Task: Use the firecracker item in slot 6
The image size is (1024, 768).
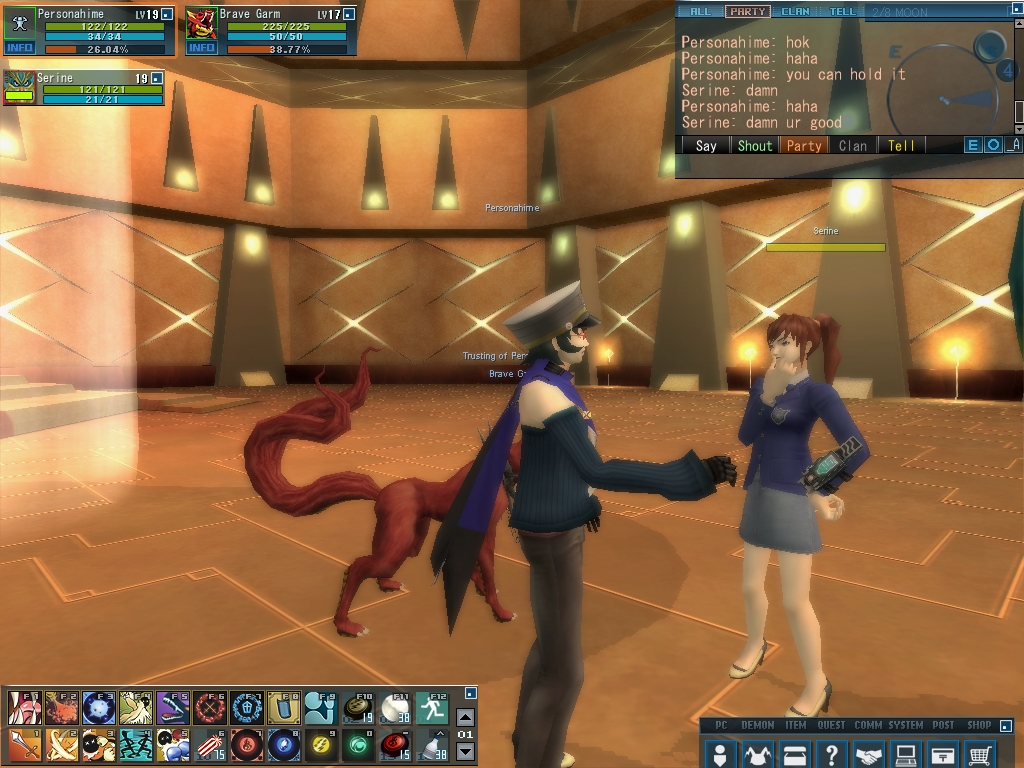Action: (x=208, y=745)
